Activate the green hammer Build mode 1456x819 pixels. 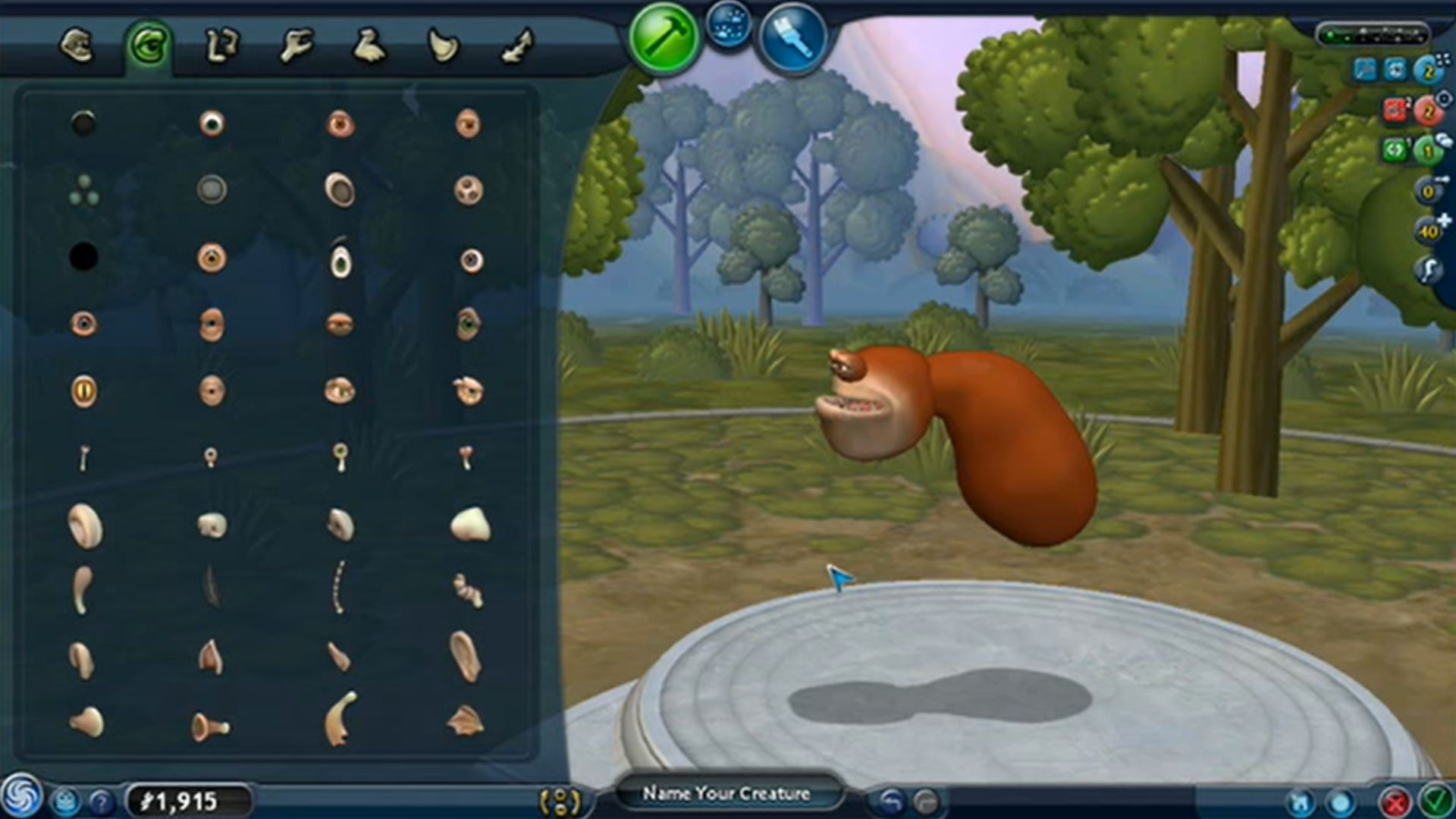[x=664, y=39]
